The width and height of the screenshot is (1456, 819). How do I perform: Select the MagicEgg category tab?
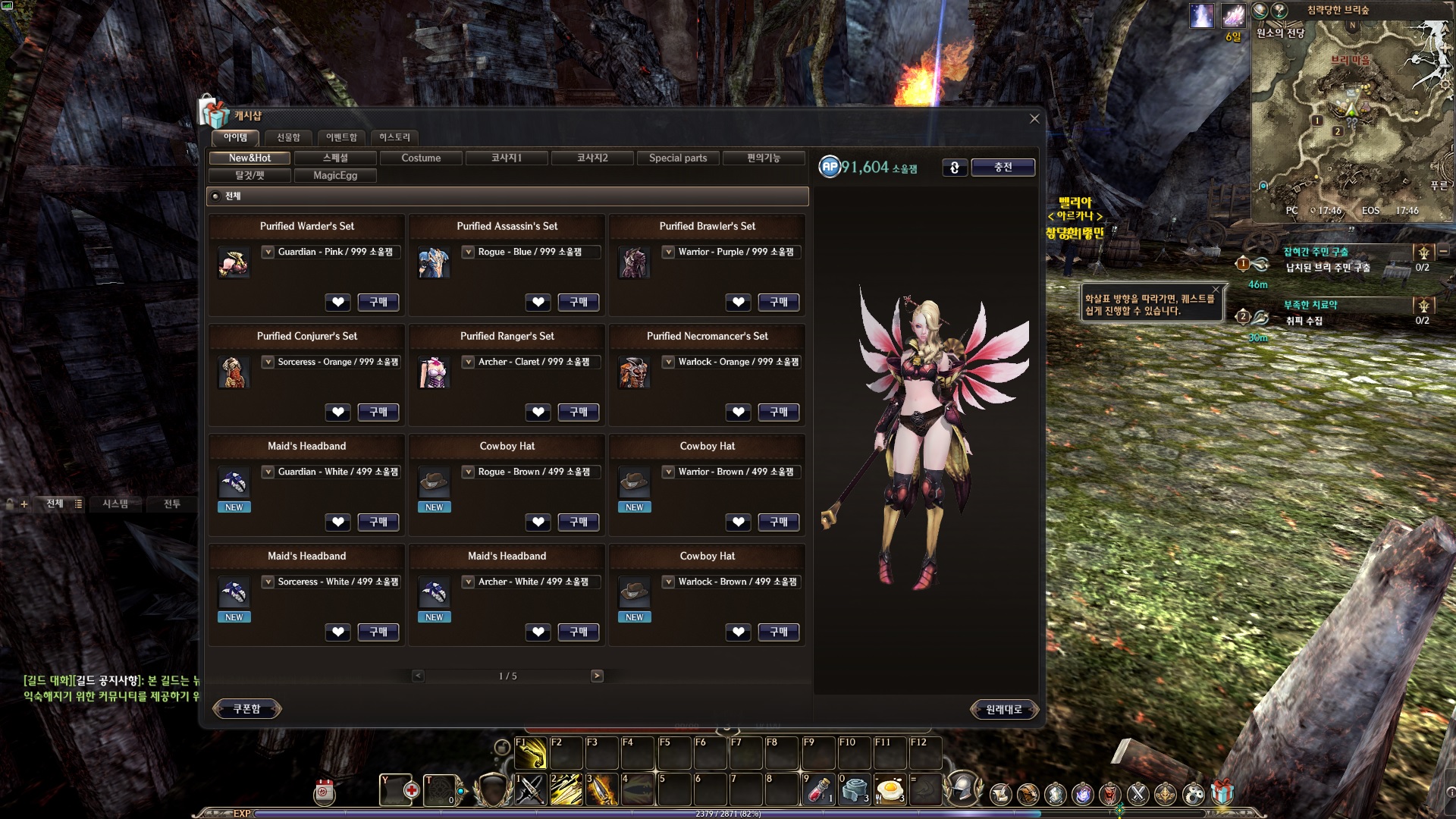tap(335, 175)
